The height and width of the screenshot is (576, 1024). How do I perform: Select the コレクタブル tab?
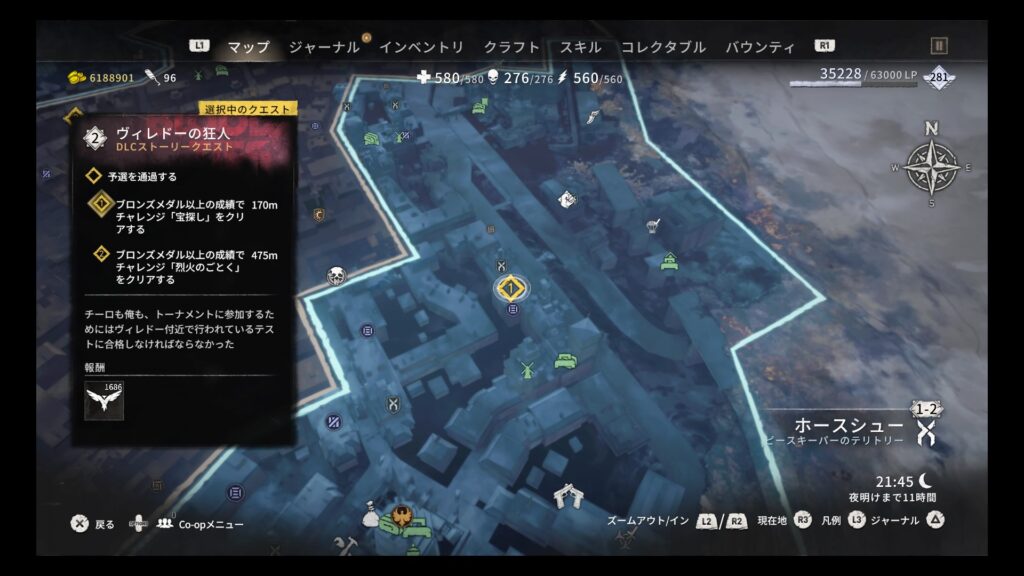(663, 47)
